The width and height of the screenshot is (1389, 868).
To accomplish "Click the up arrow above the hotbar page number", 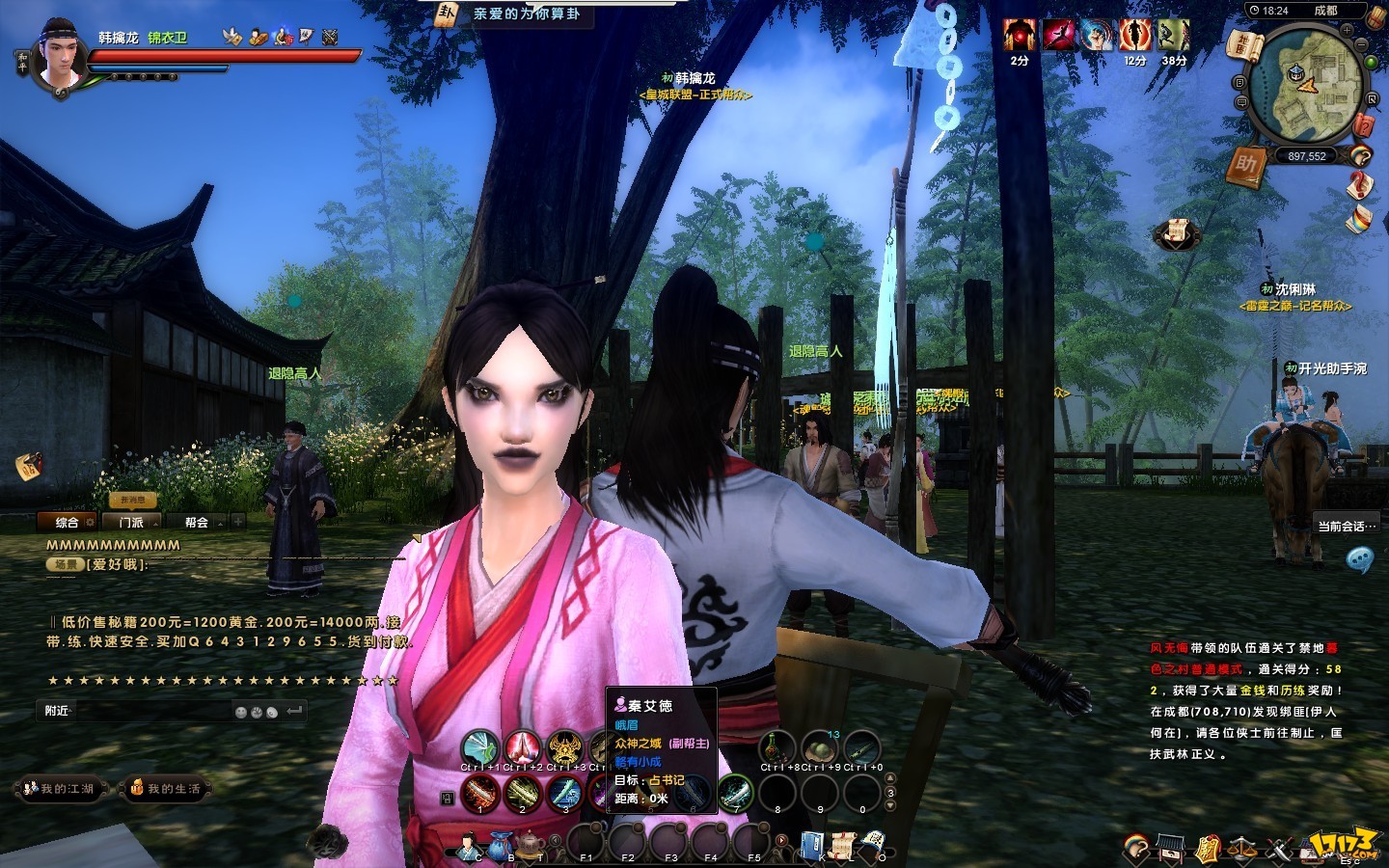I will click(x=890, y=778).
